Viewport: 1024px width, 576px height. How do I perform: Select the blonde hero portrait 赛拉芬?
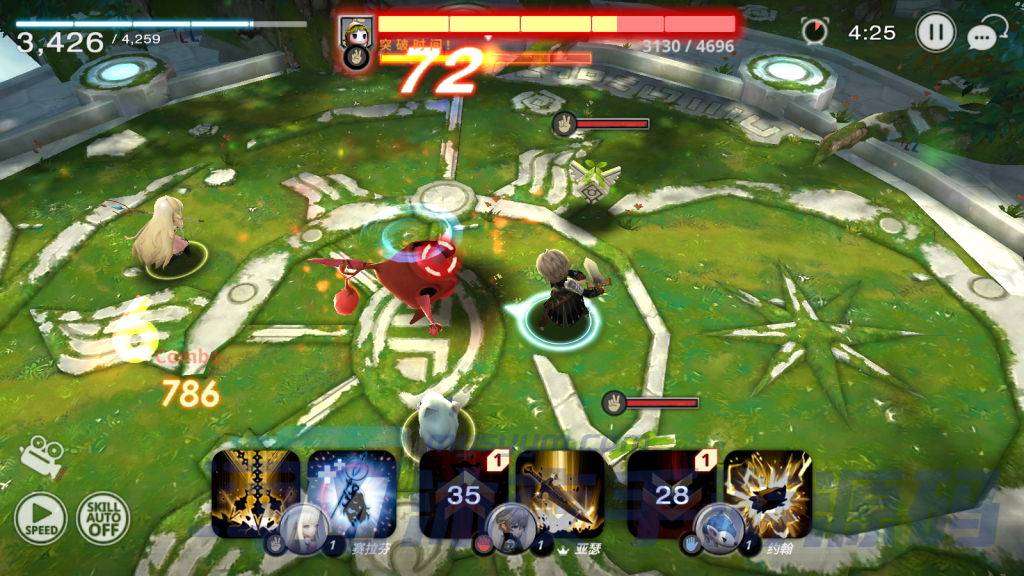coord(302,526)
